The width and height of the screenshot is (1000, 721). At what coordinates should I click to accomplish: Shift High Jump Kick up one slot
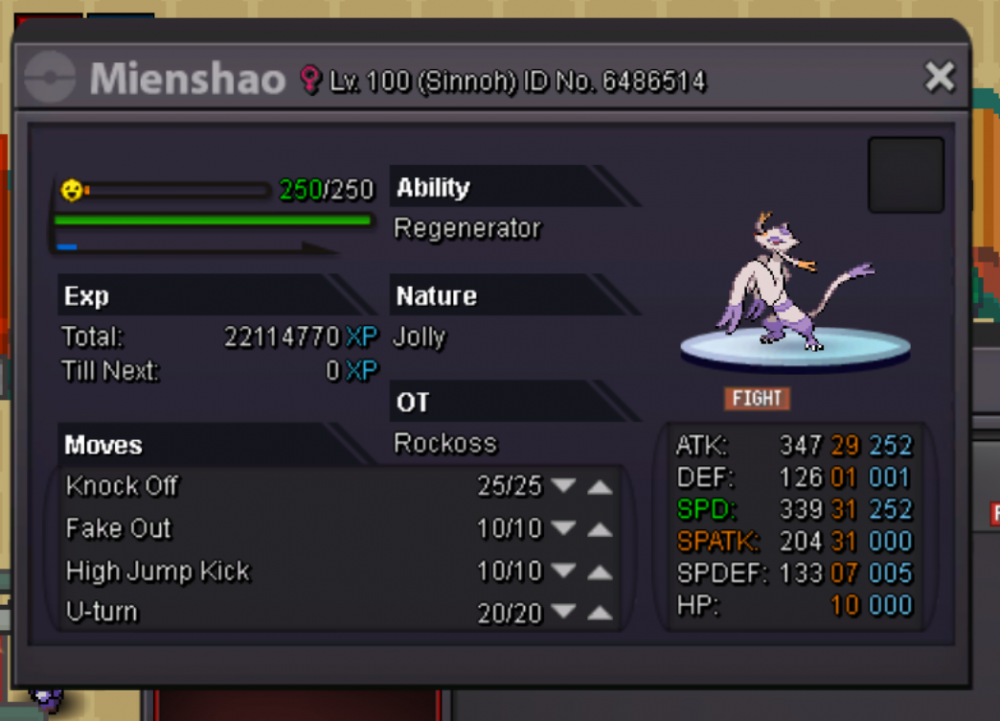click(x=599, y=571)
